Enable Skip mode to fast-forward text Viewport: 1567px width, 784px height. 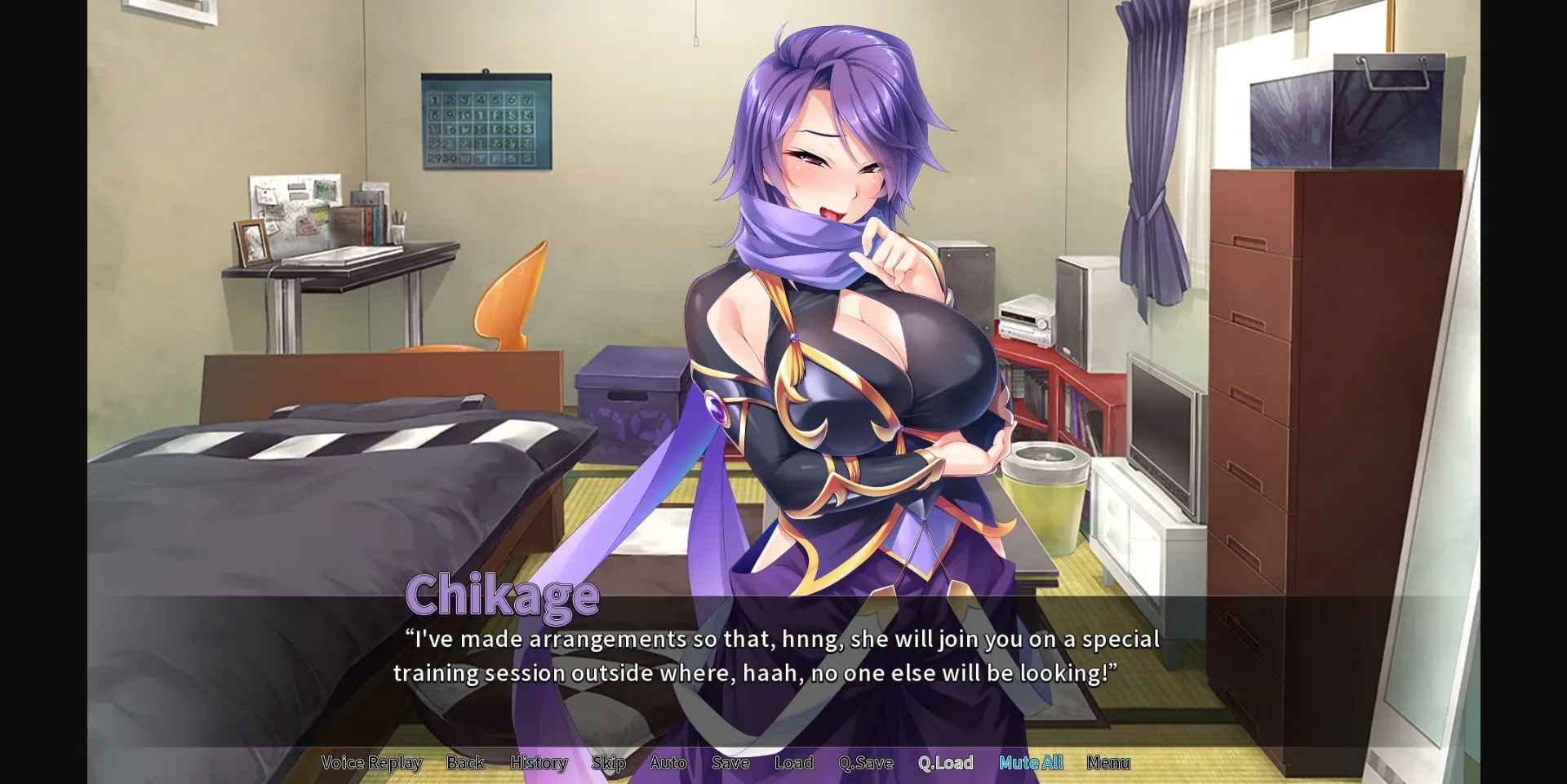coord(608,763)
